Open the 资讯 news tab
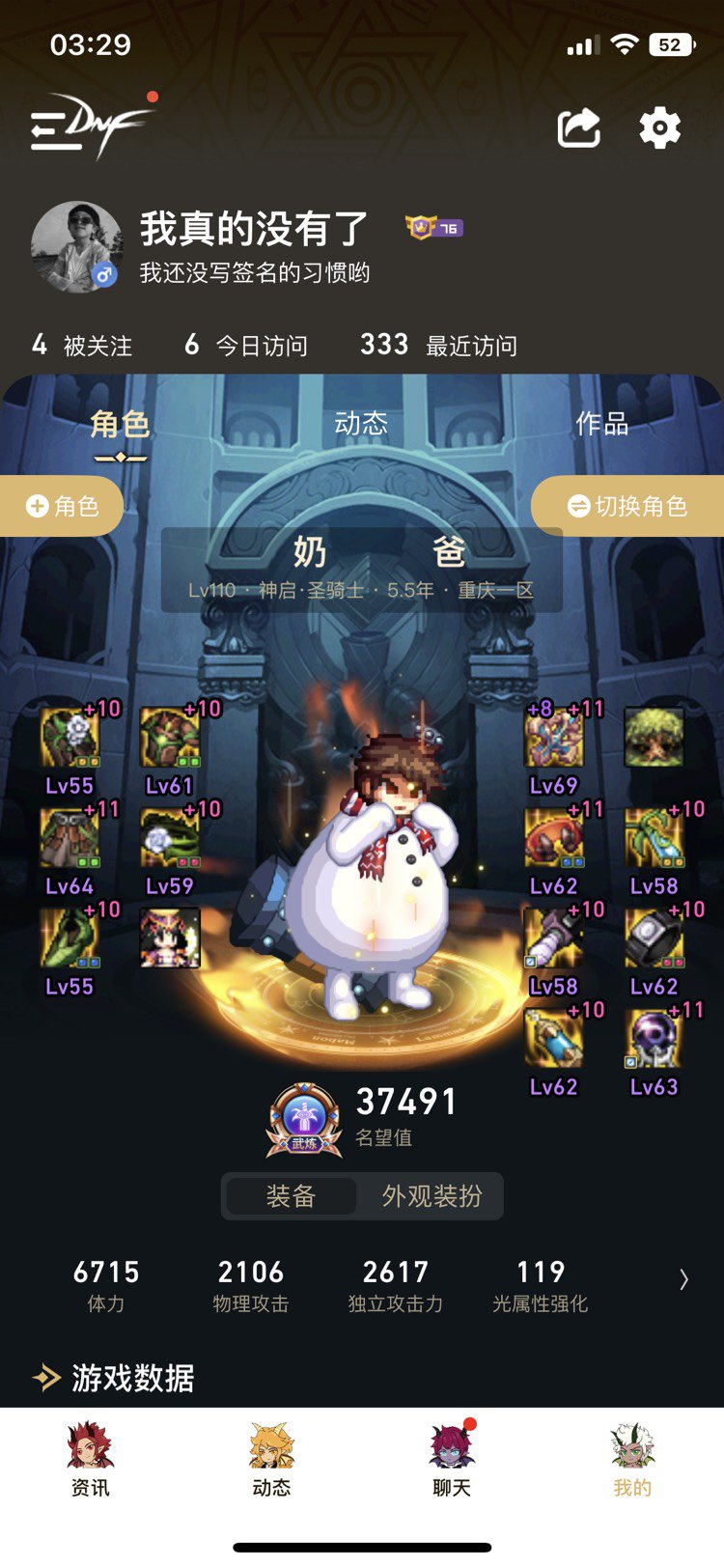 click(90, 1459)
